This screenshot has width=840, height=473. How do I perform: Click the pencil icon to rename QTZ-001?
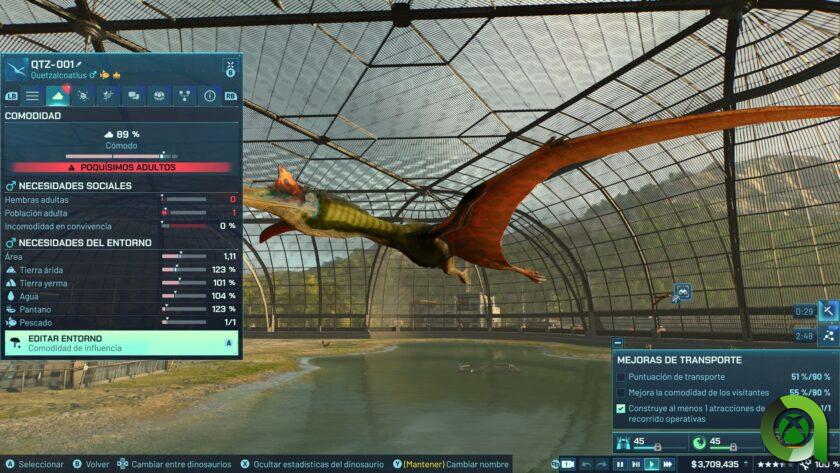(x=79, y=65)
